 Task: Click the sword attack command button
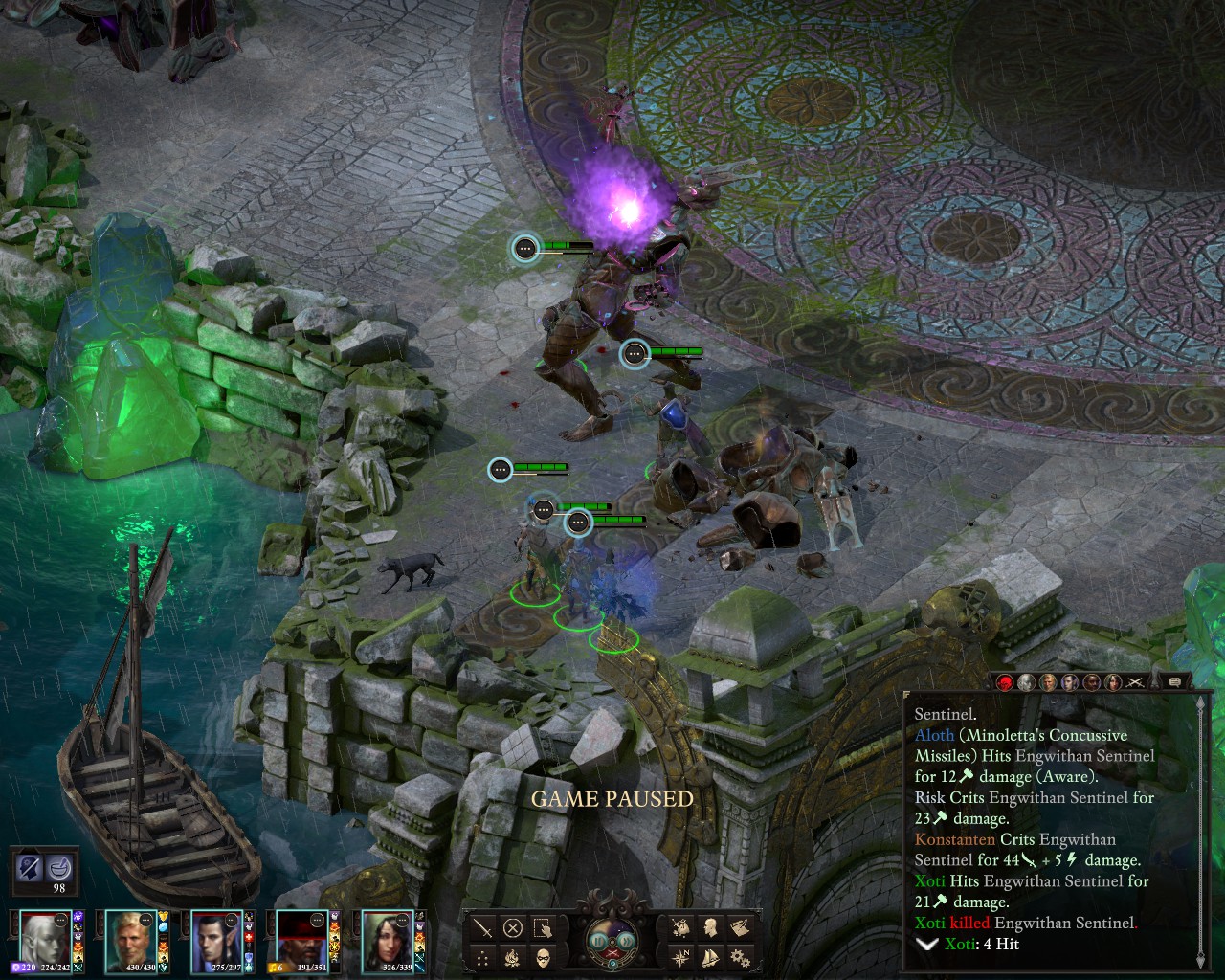483,927
